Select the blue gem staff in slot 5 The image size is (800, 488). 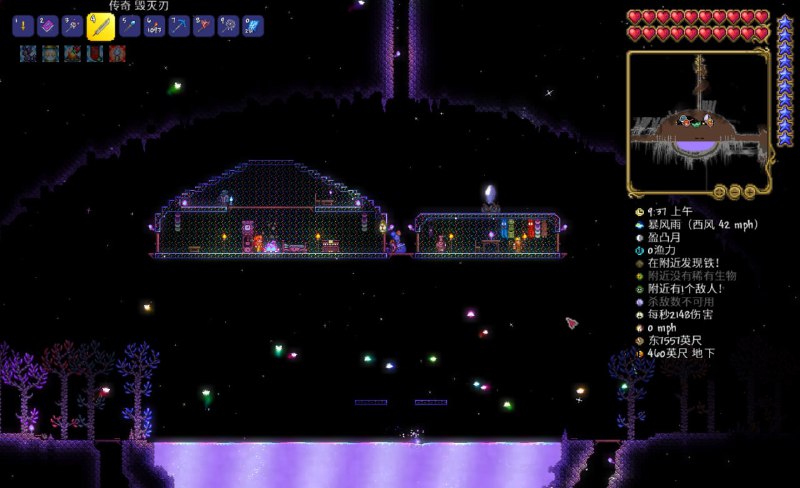click(x=129, y=27)
